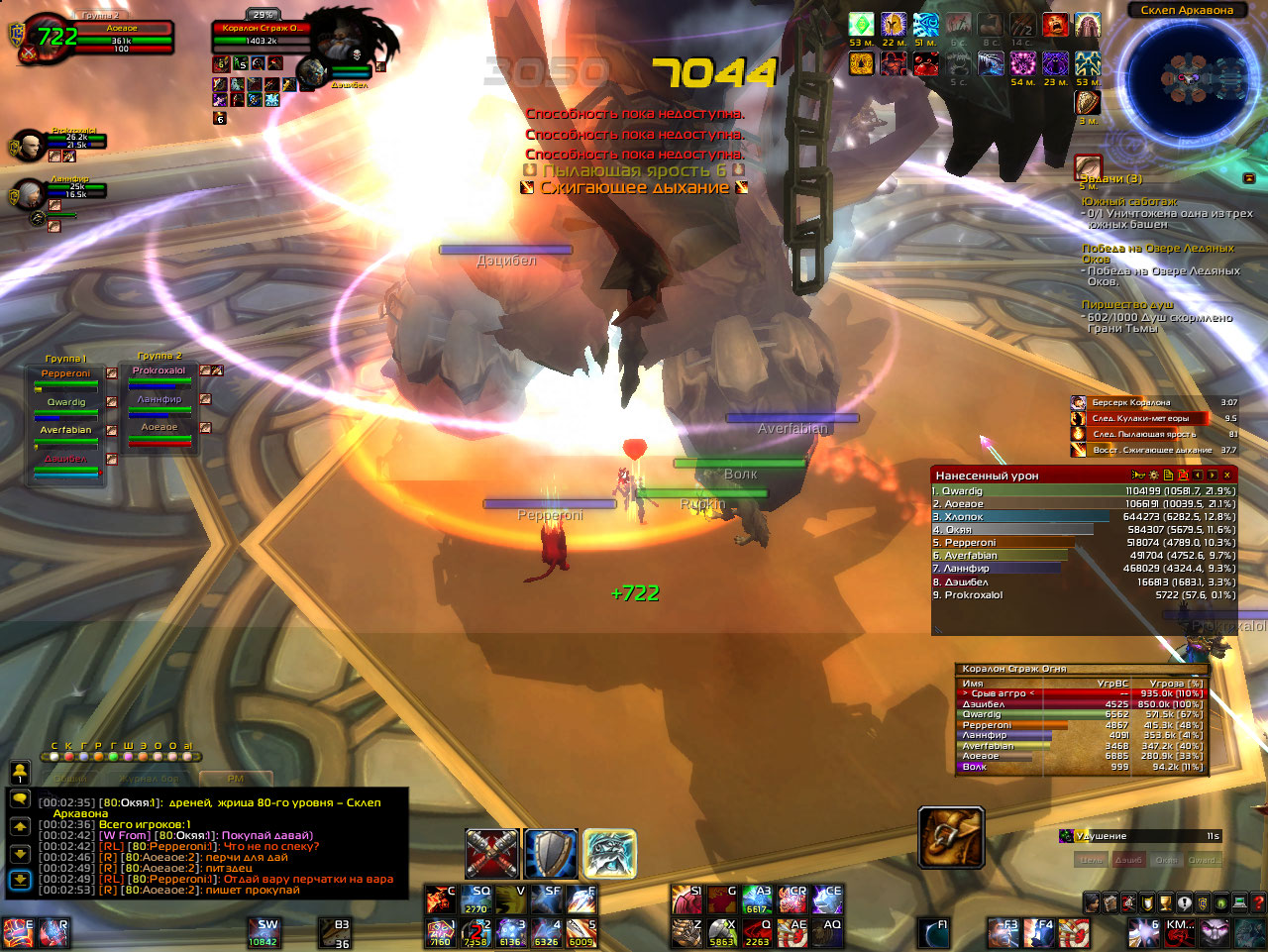
Task: Open the character portrait micro-menu button
Action: (x=1092, y=902)
